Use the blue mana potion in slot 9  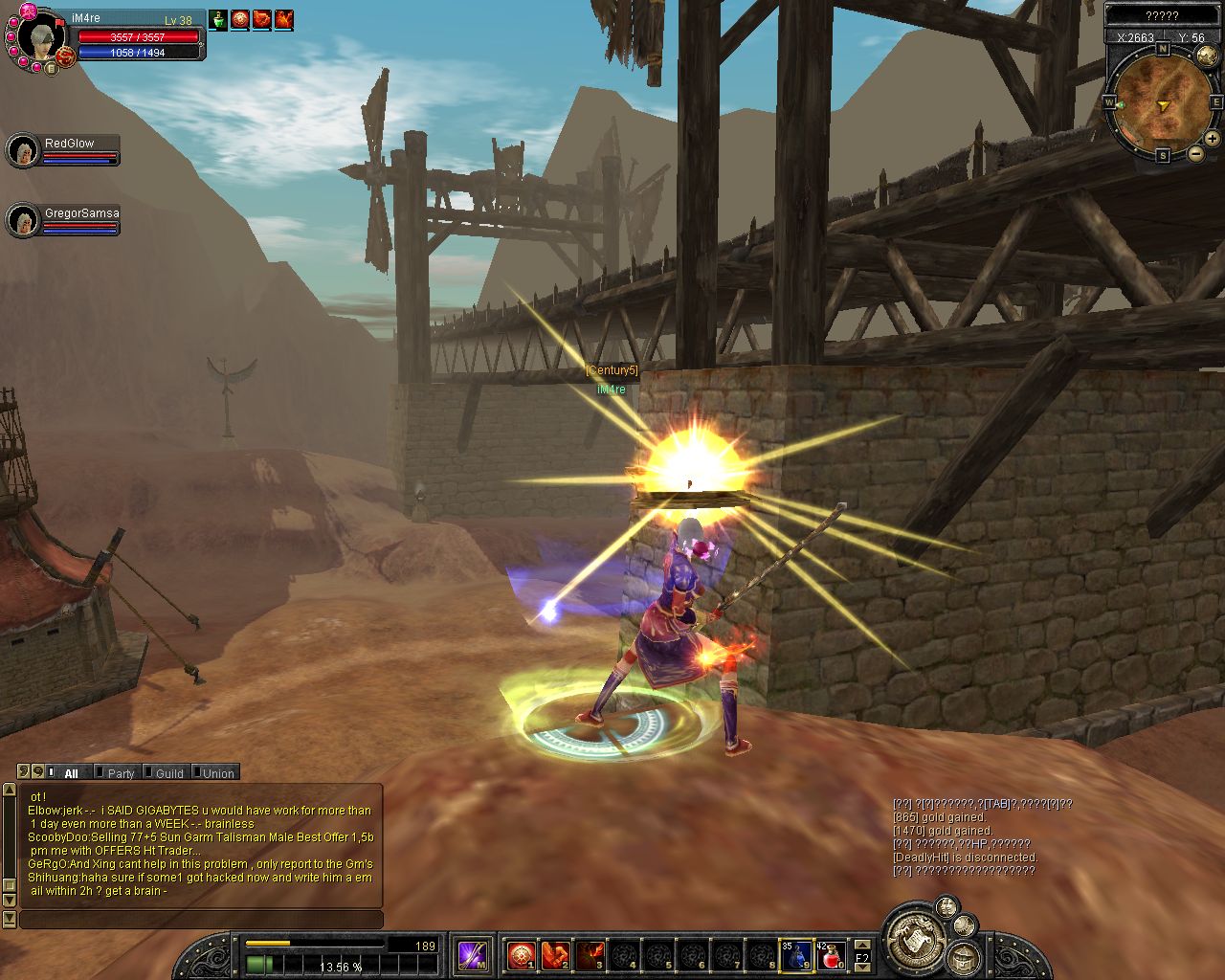(796, 954)
